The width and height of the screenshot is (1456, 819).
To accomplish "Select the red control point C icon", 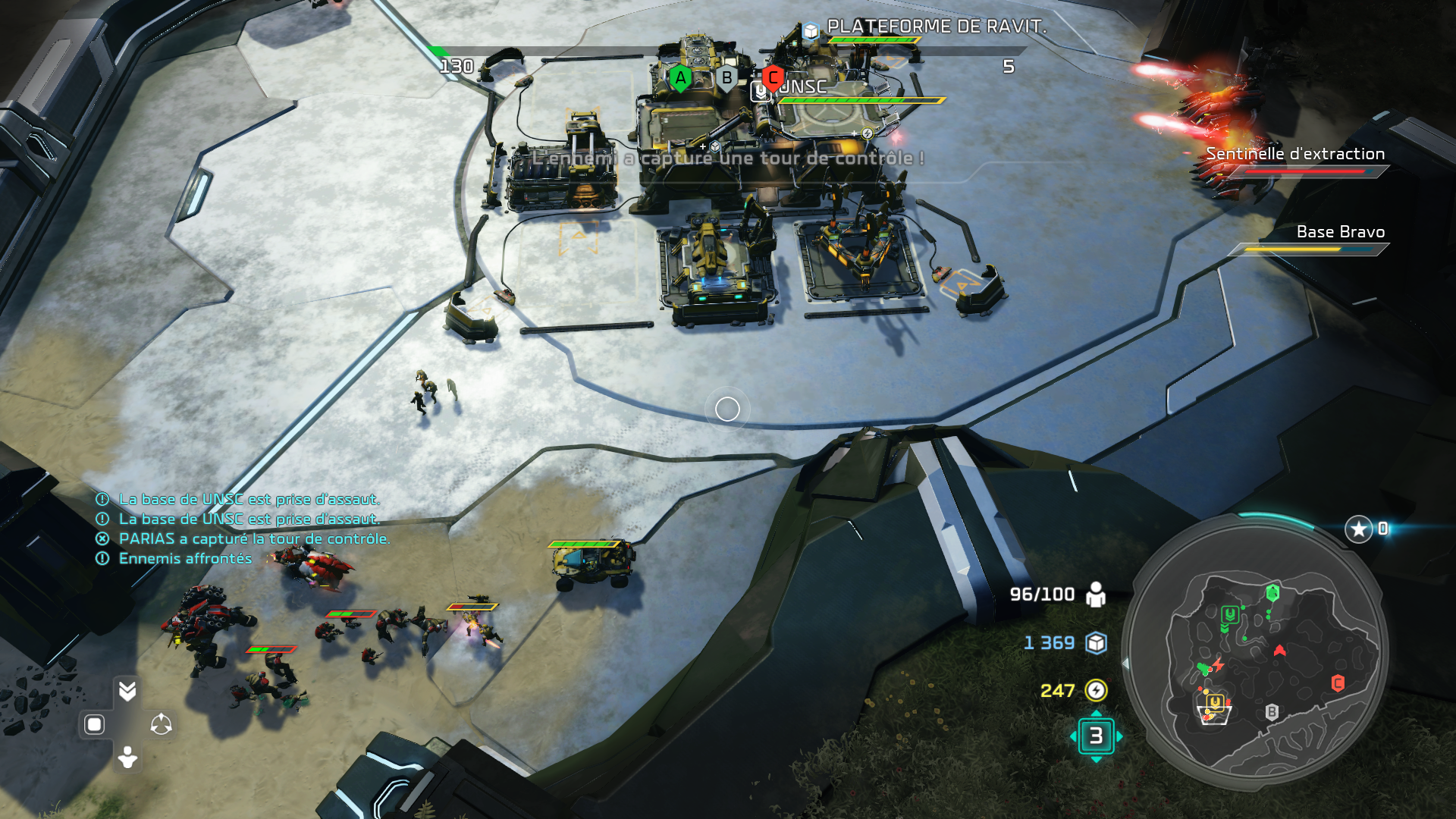I will click(772, 77).
